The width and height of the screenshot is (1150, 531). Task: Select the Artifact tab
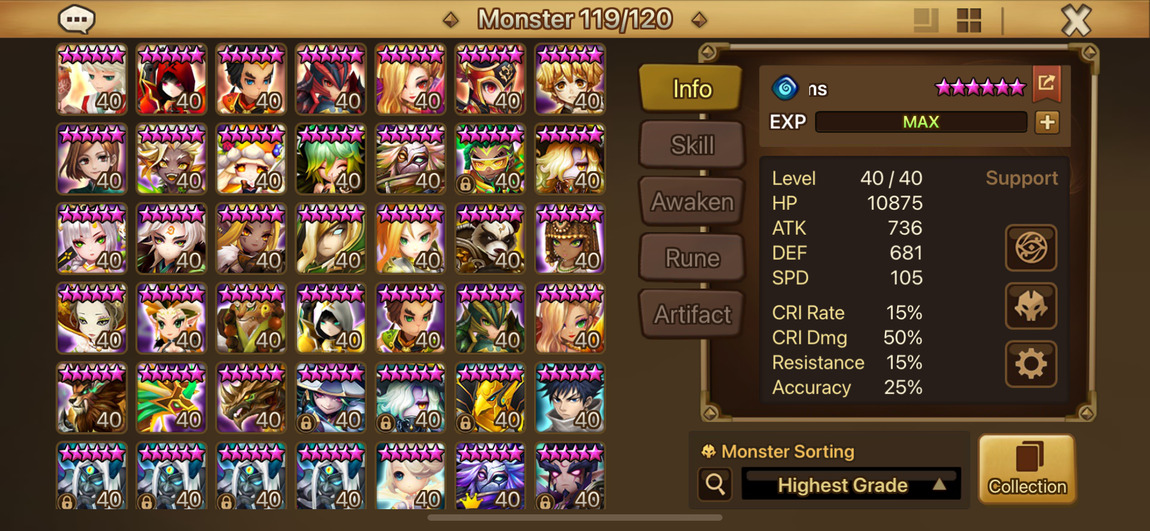692,315
